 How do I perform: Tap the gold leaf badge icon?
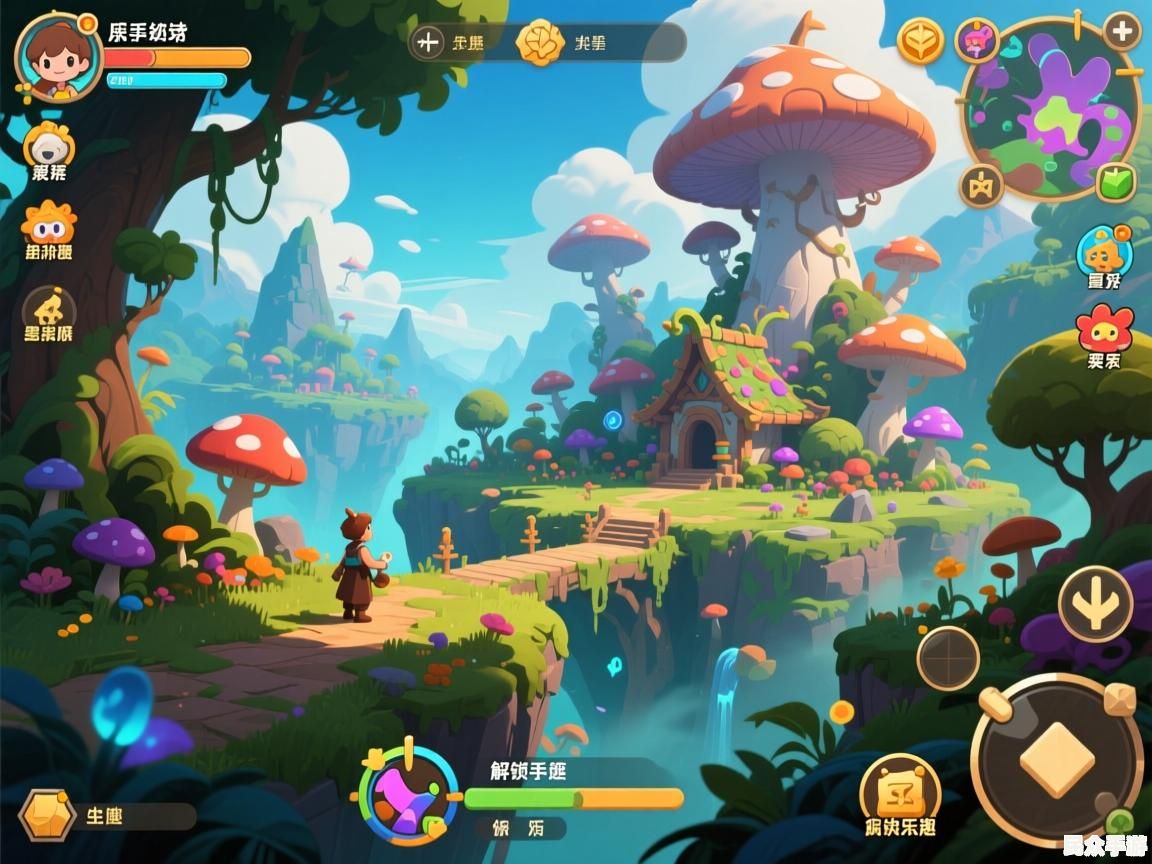920,41
